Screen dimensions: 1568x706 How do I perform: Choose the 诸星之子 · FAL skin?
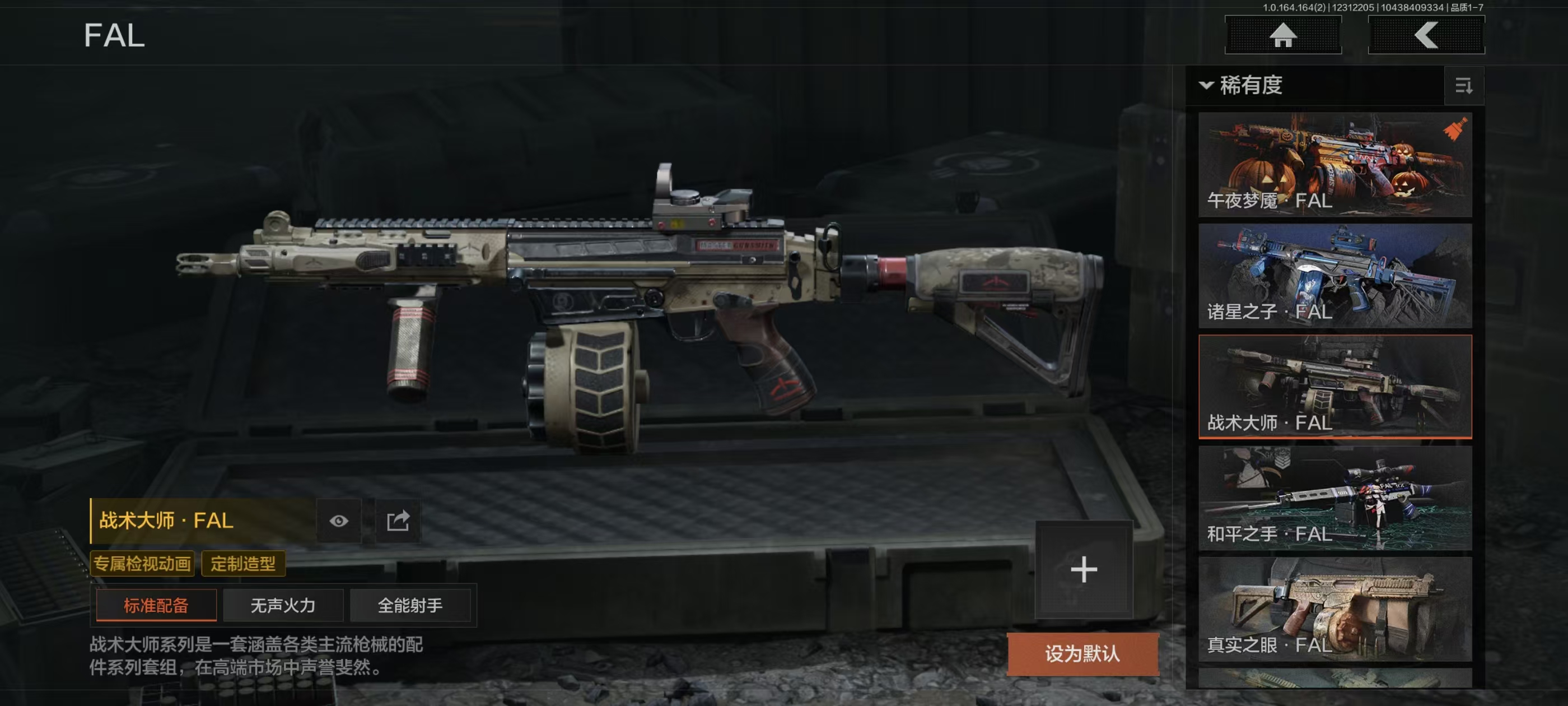[x=1334, y=275]
